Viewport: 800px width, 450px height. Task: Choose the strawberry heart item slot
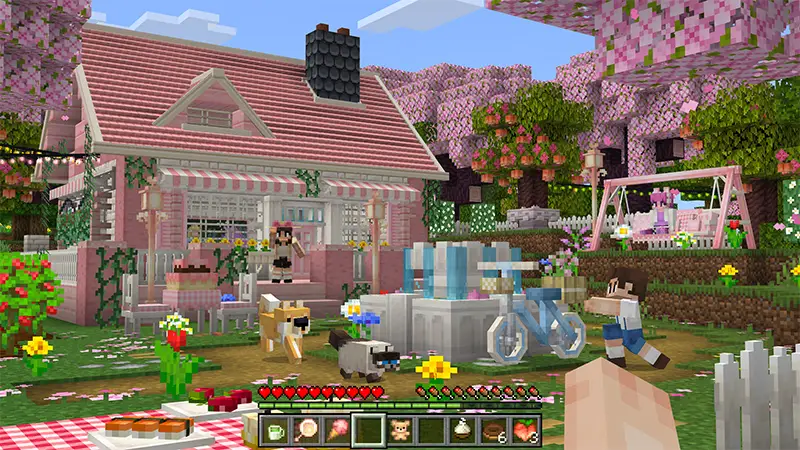click(x=525, y=431)
